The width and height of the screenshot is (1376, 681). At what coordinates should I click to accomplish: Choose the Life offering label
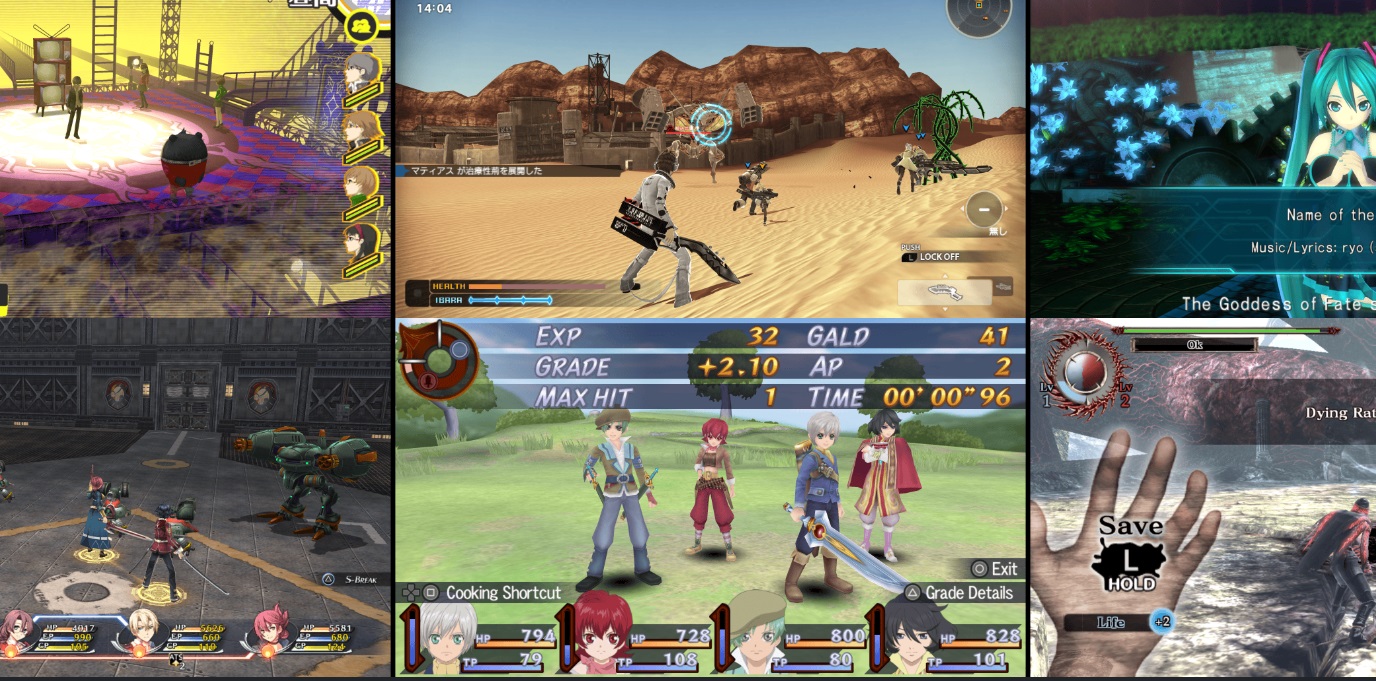[x=1110, y=622]
